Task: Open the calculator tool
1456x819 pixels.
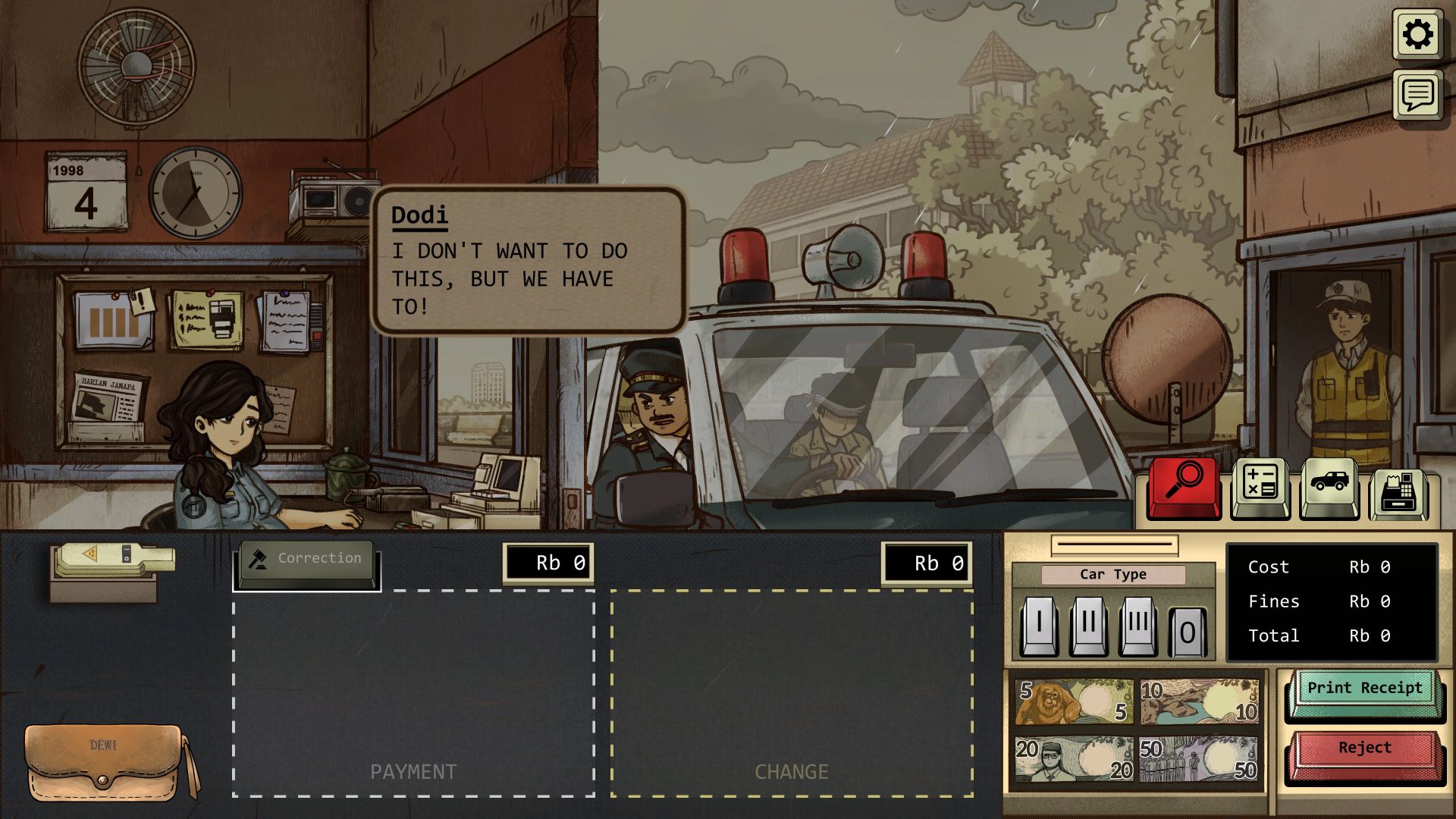Action: coord(1260,487)
